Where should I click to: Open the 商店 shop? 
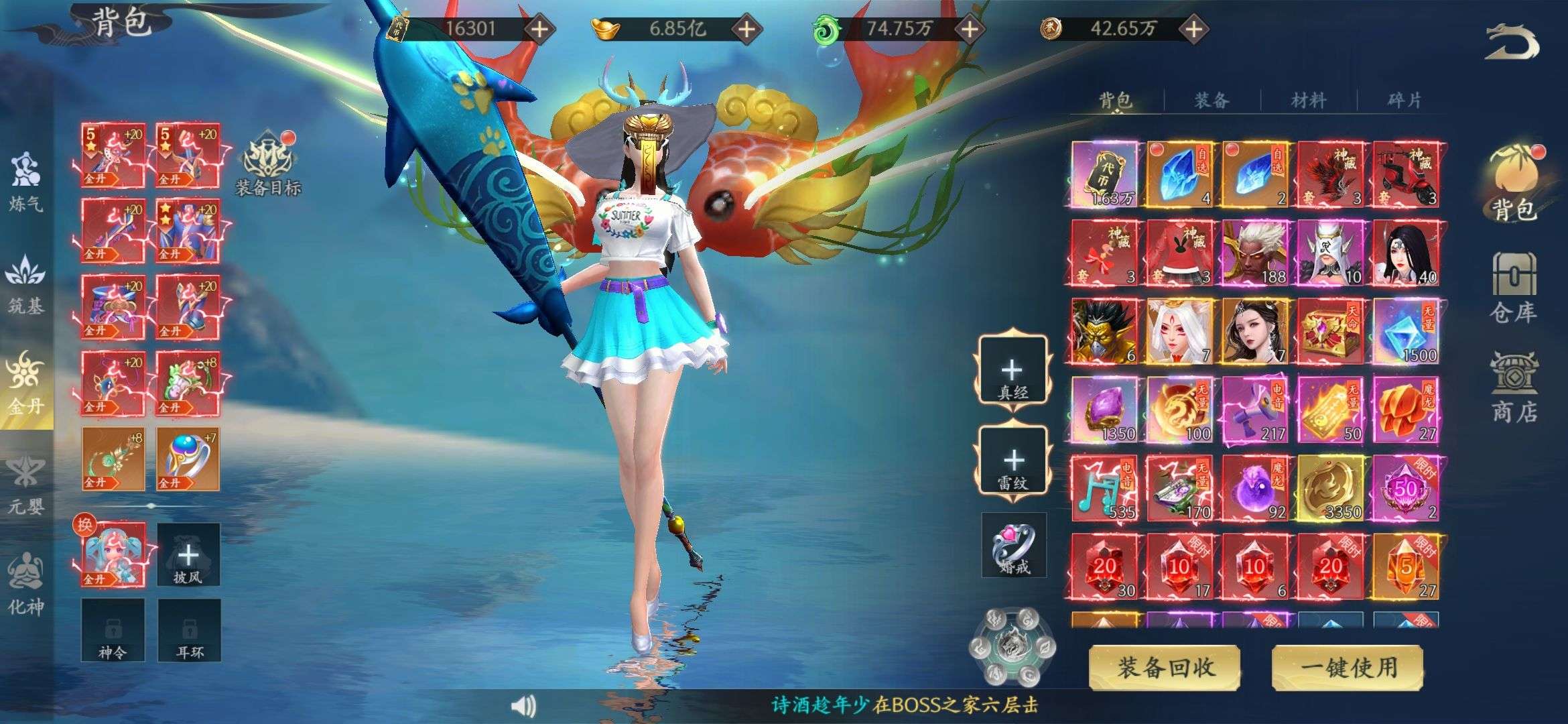[1513, 389]
